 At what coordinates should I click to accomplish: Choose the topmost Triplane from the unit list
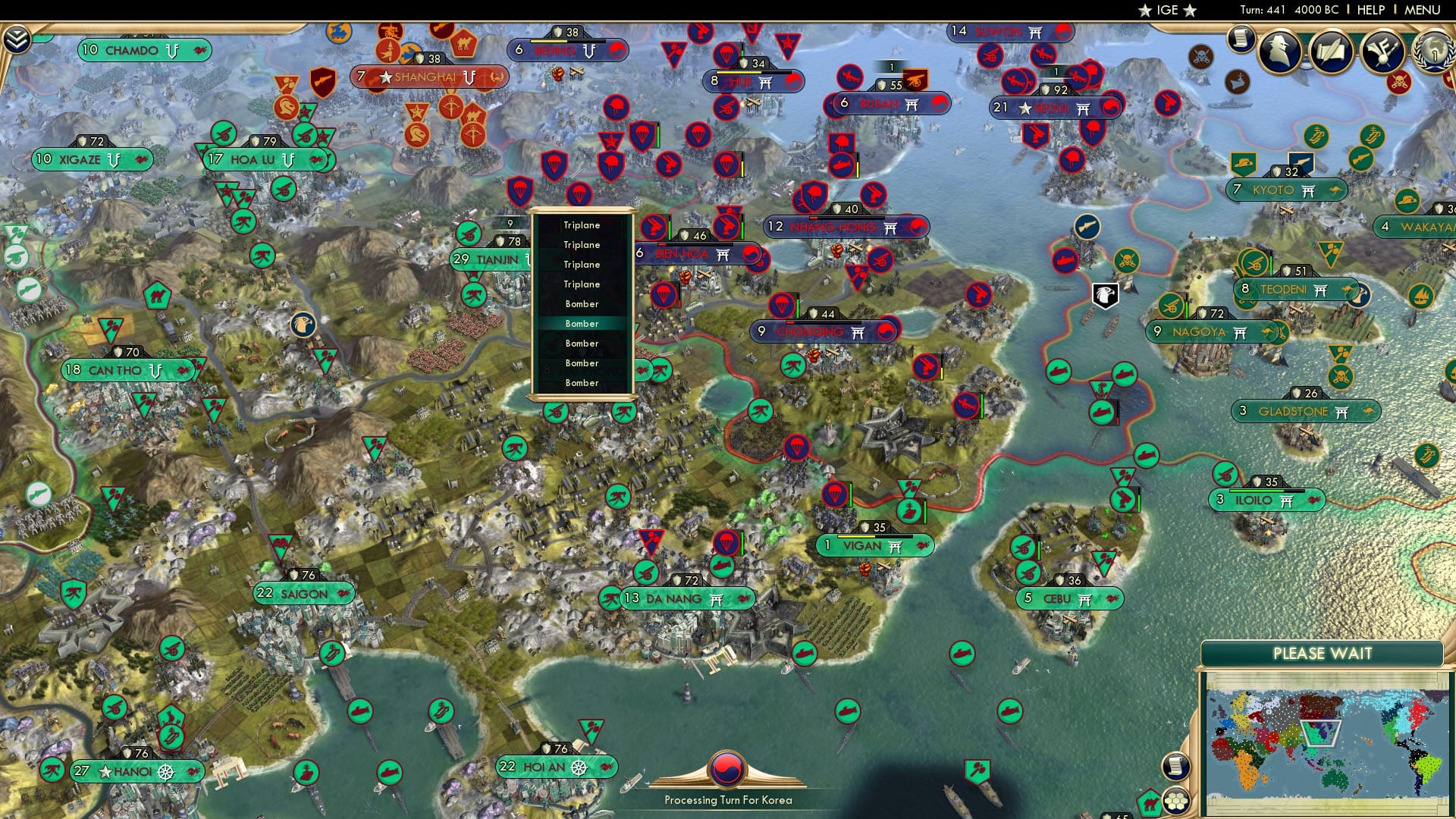(x=581, y=224)
